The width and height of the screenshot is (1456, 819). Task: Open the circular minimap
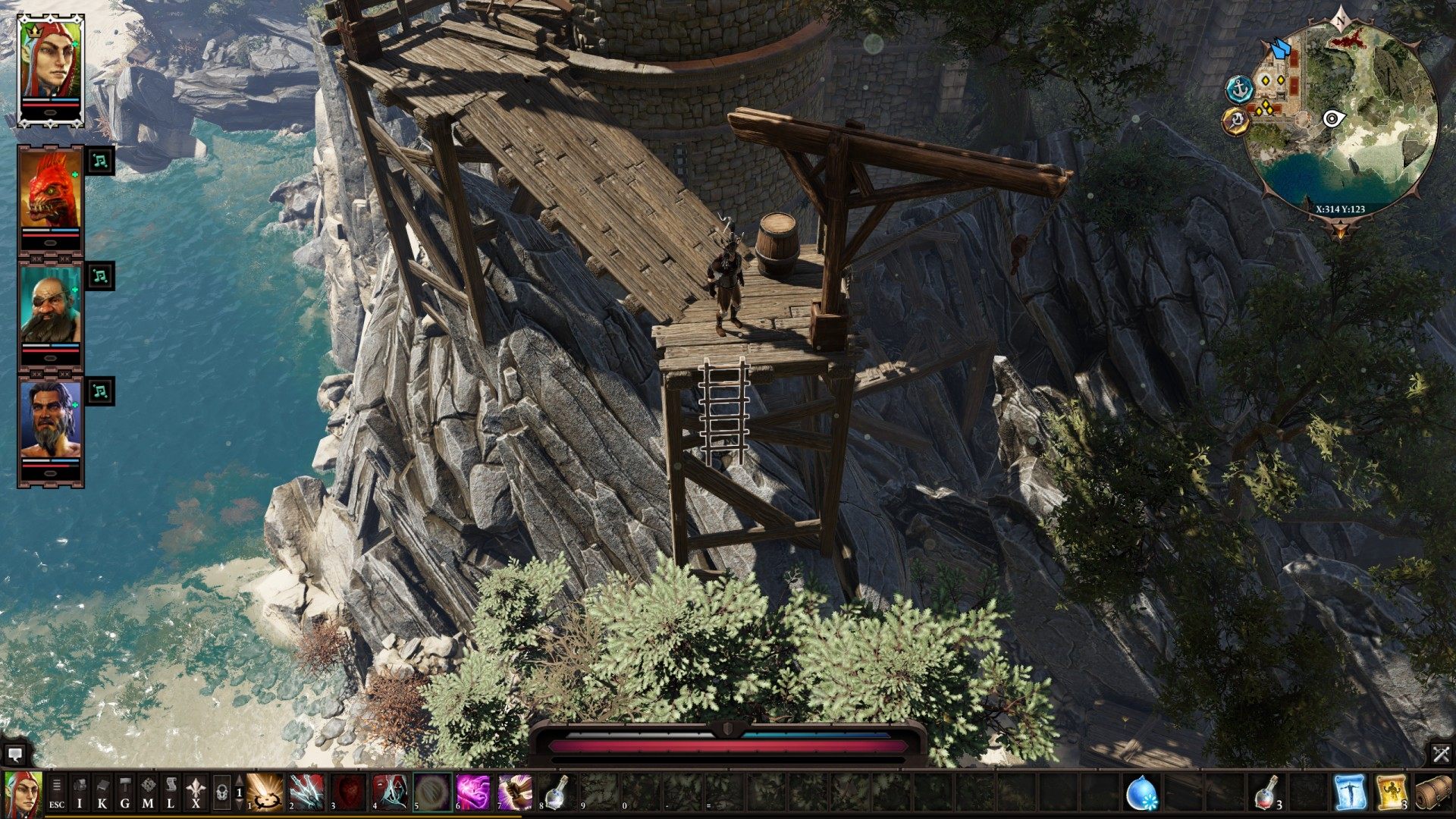(x=1344, y=121)
